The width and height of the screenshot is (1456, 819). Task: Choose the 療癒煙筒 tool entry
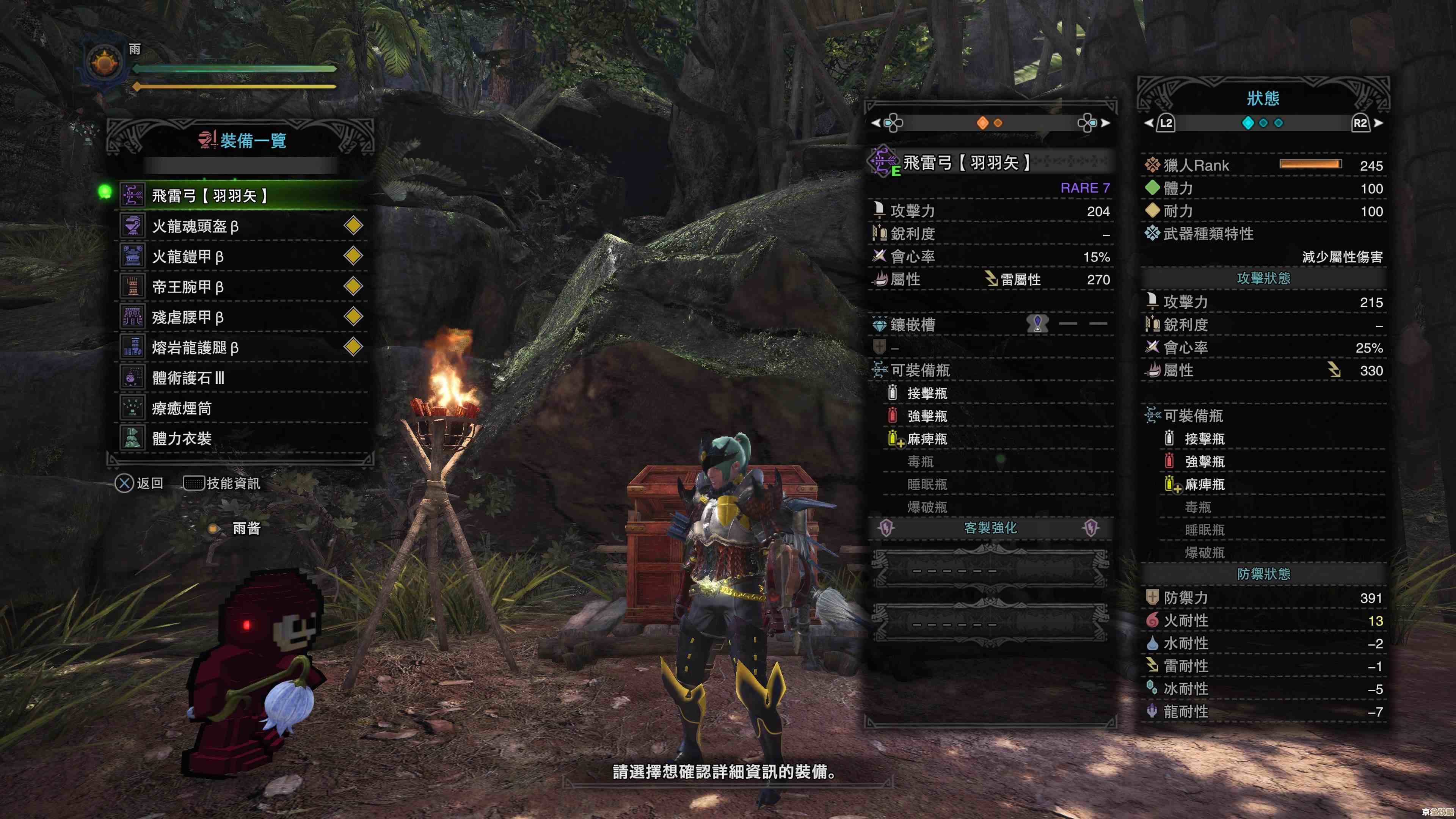point(243,408)
